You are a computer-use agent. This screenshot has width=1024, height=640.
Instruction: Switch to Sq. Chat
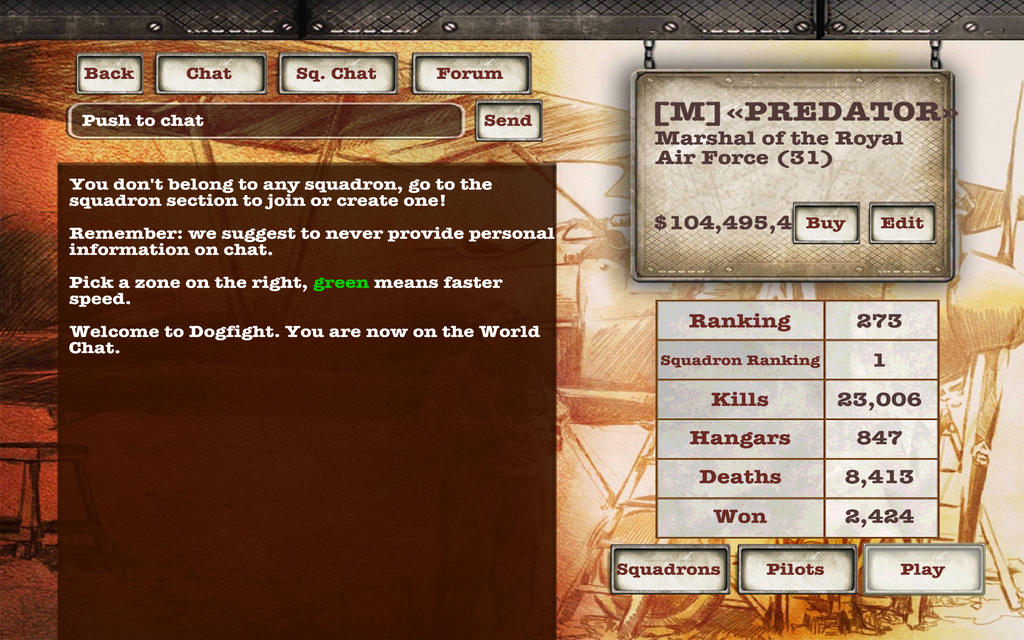pos(337,74)
